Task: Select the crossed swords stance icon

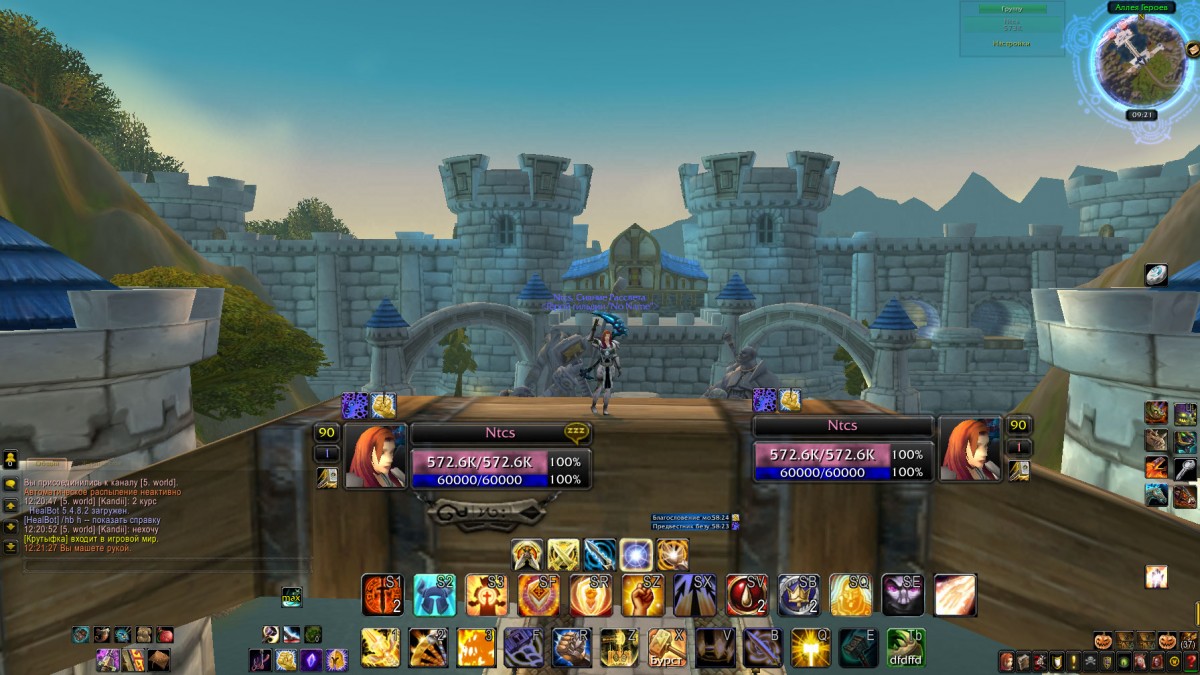Action: point(563,553)
